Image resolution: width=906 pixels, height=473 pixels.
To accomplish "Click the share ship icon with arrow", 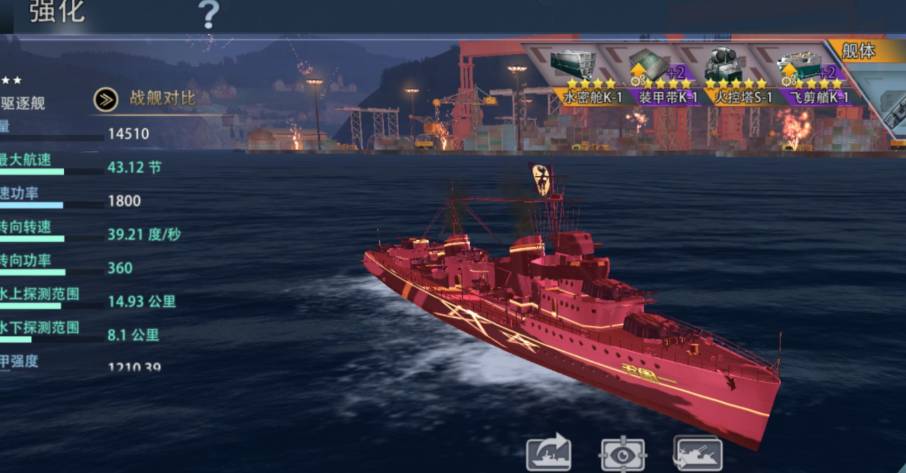I will [549, 453].
